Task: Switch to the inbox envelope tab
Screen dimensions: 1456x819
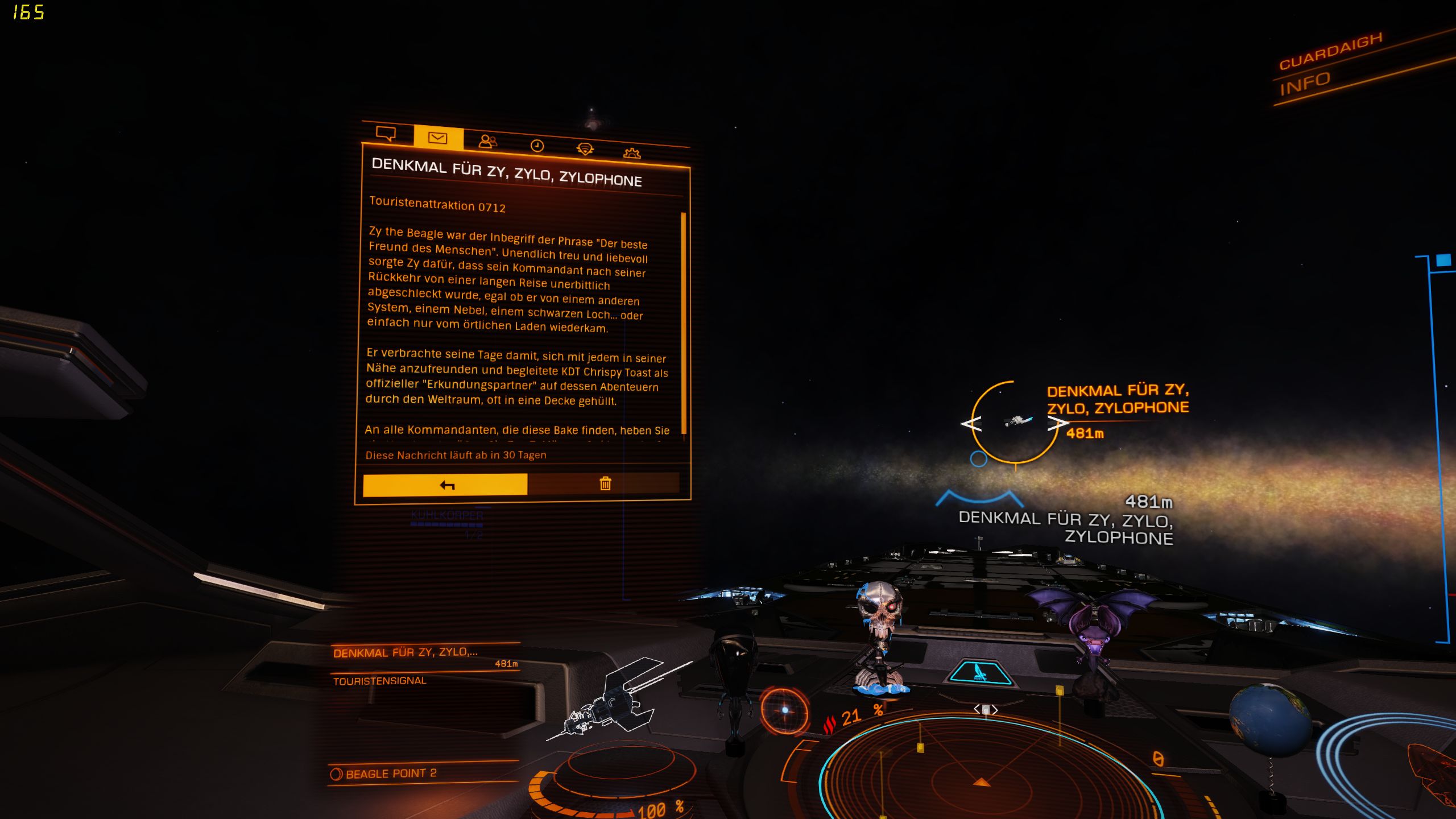Action: [x=438, y=138]
